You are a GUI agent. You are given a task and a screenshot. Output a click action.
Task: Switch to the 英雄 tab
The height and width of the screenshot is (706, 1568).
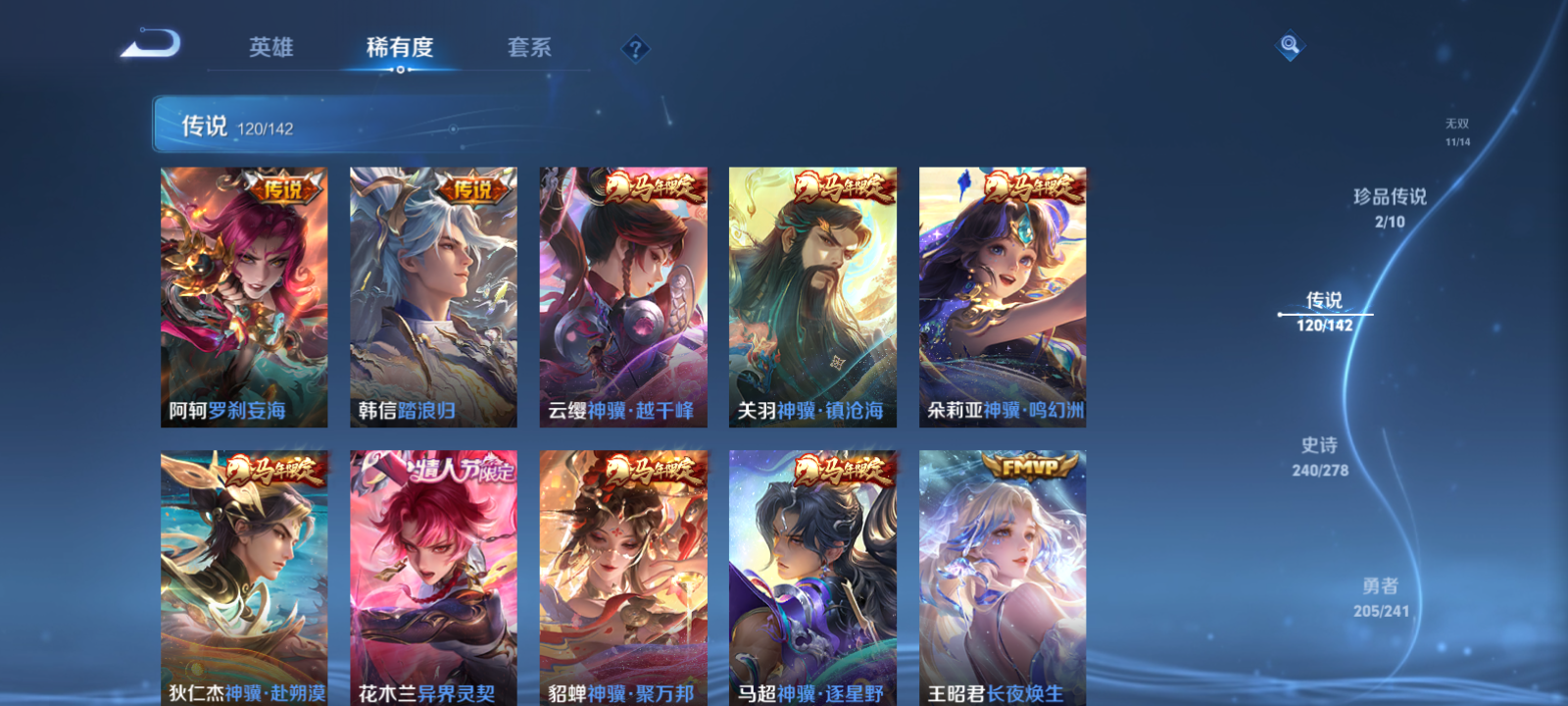point(270,47)
